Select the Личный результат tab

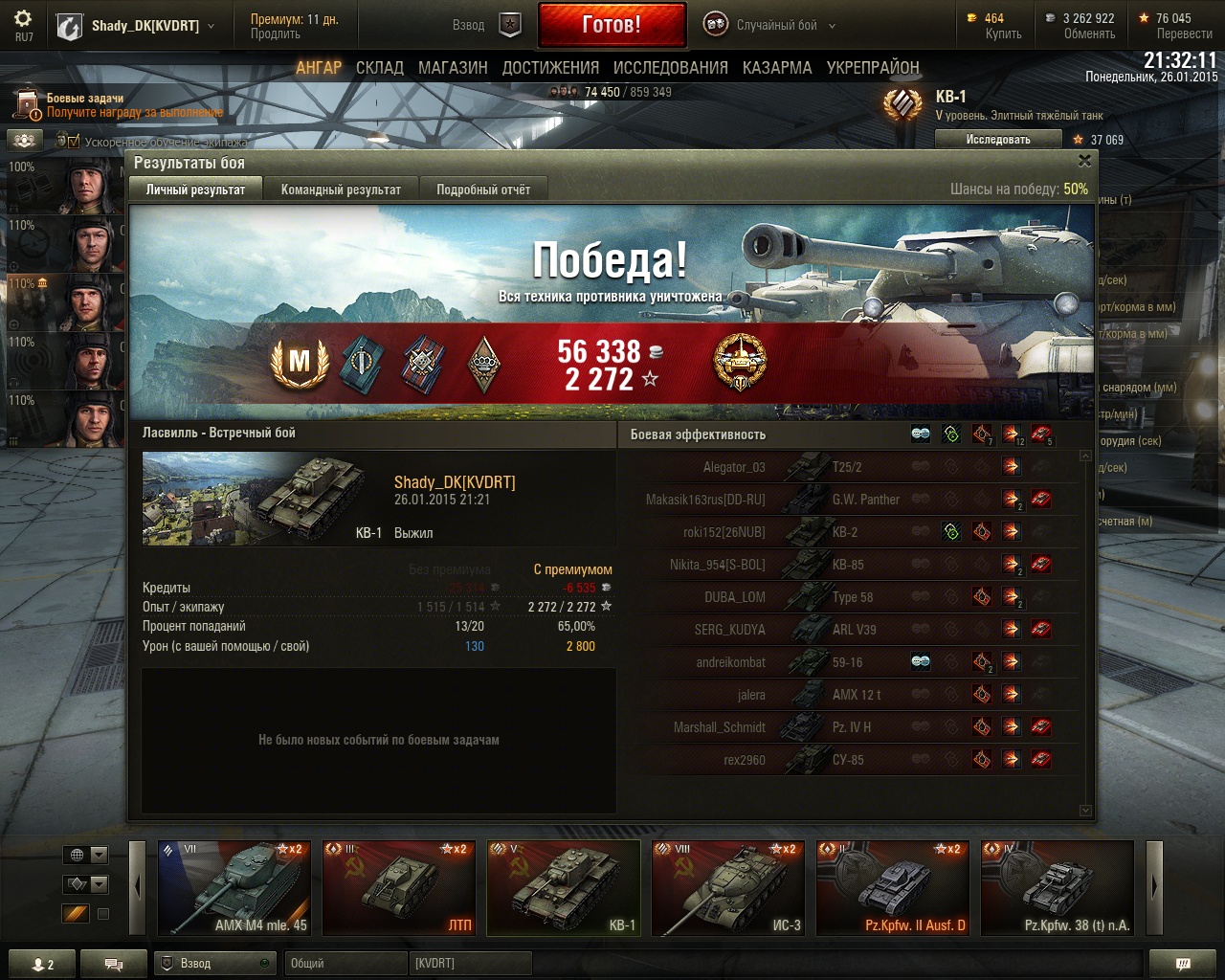pyautogui.click(x=195, y=189)
